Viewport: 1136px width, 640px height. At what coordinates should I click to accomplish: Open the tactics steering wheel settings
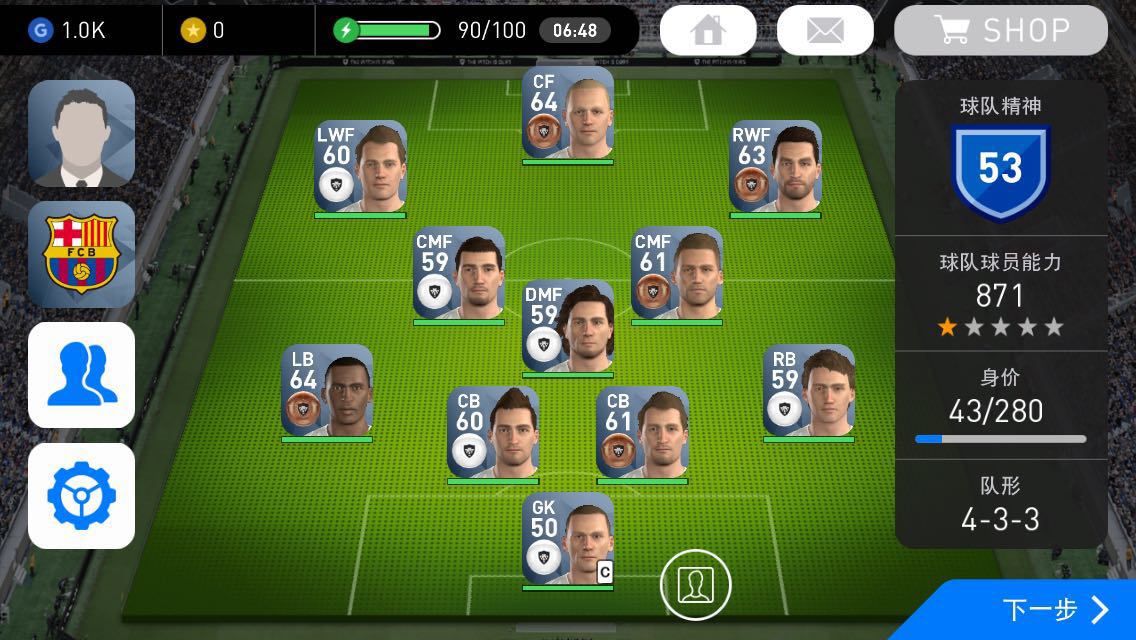pyautogui.click(x=81, y=496)
